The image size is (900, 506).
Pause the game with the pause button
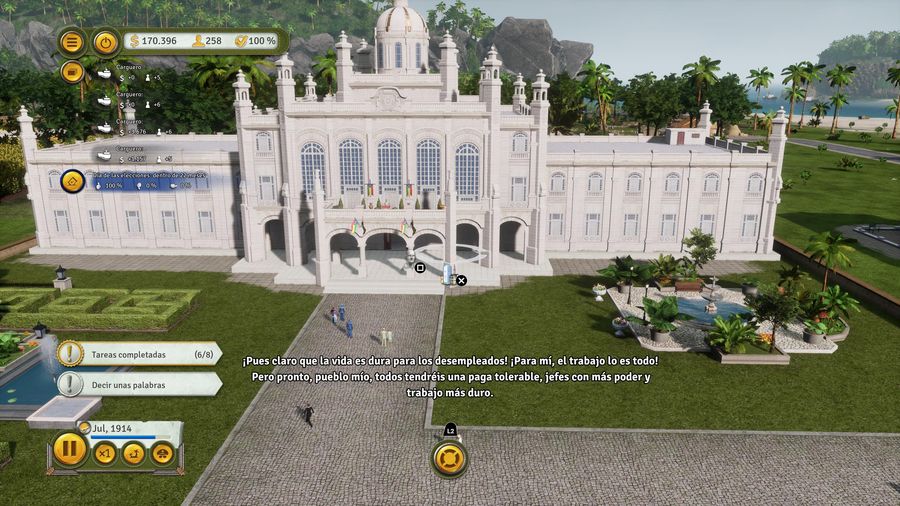point(70,449)
